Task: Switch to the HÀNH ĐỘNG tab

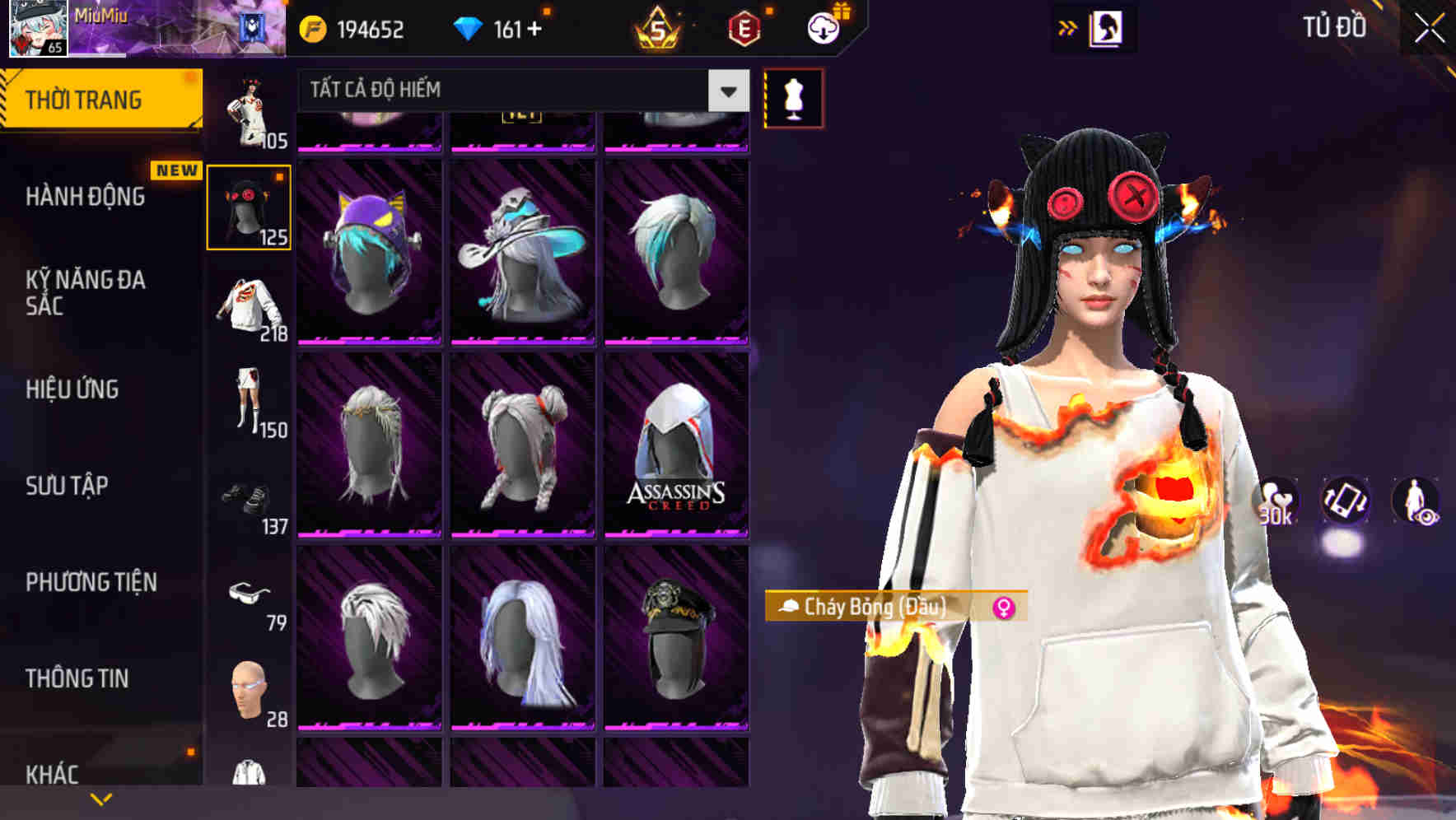Action: tap(85, 197)
